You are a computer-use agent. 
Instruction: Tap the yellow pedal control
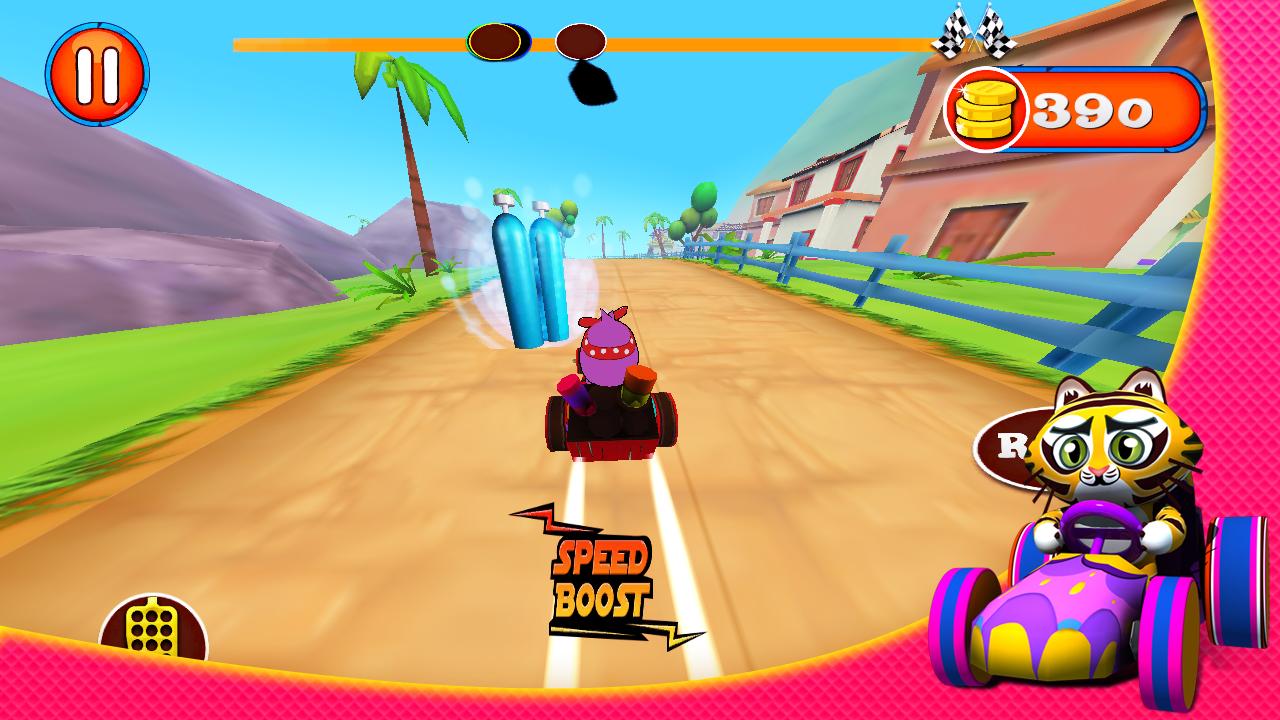153,630
